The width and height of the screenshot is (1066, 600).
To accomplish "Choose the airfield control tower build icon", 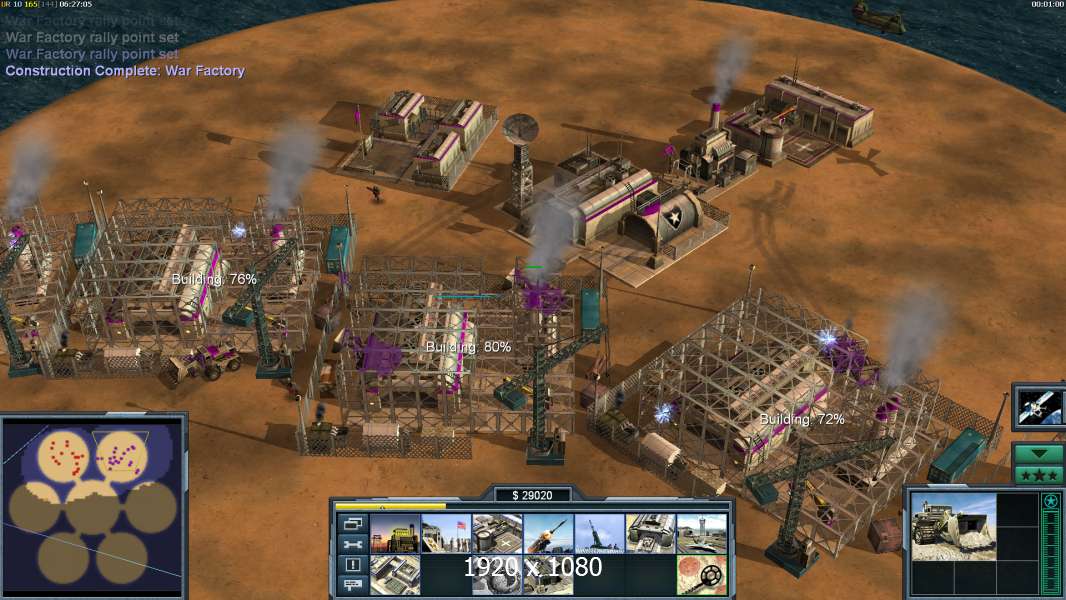I will click(702, 533).
